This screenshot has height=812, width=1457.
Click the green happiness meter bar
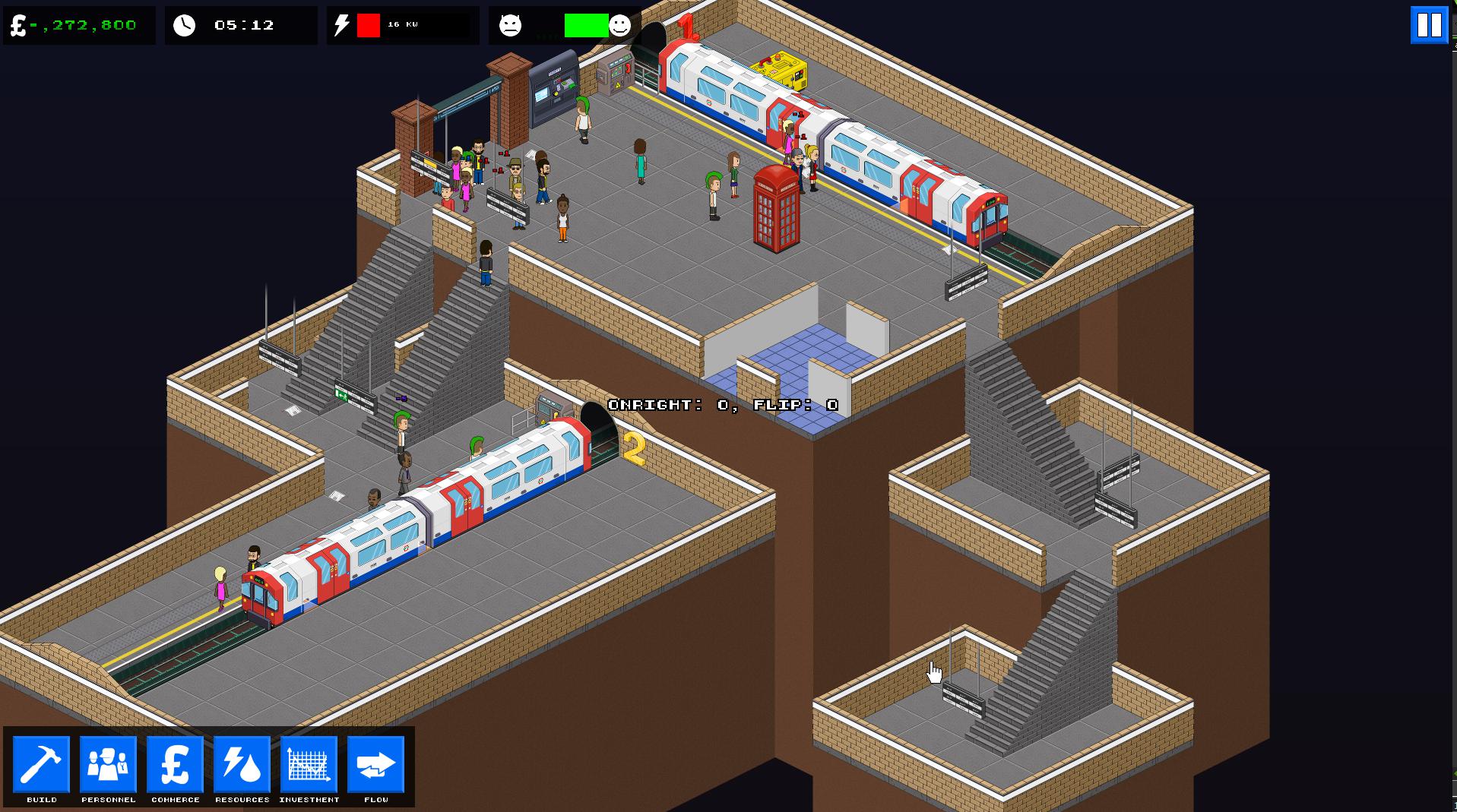tap(585, 25)
